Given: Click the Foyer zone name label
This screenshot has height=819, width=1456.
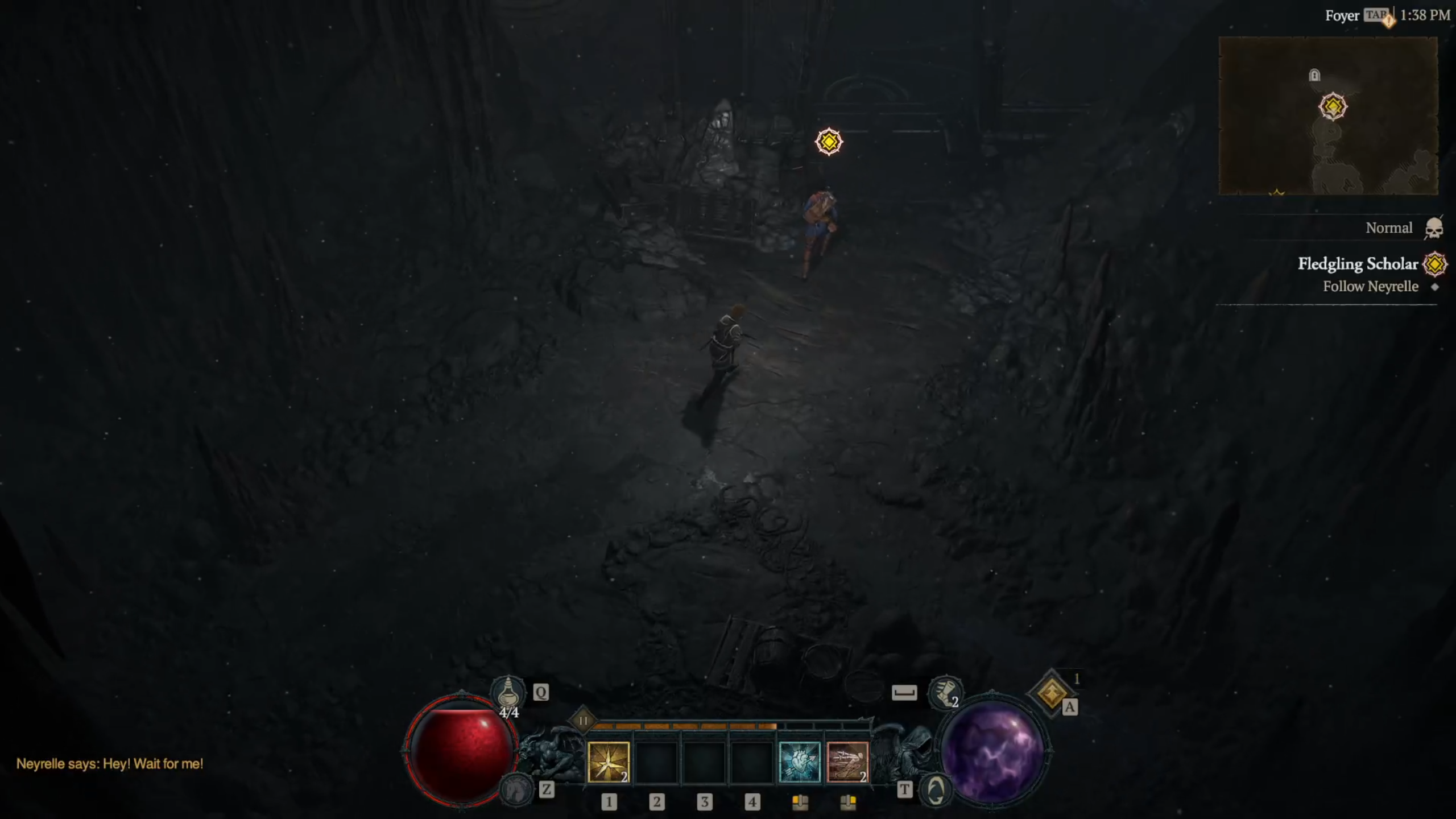Looking at the screenshot, I should pos(1342,16).
